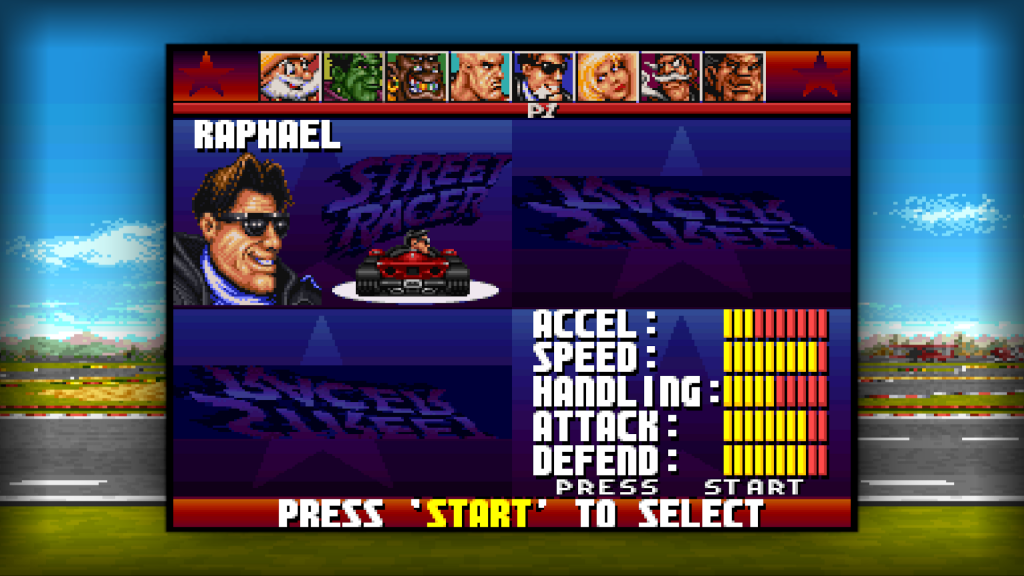Select the white-bearded old man portrait
The height and width of the screenshot is (576, 1024).
pos(290,76)
